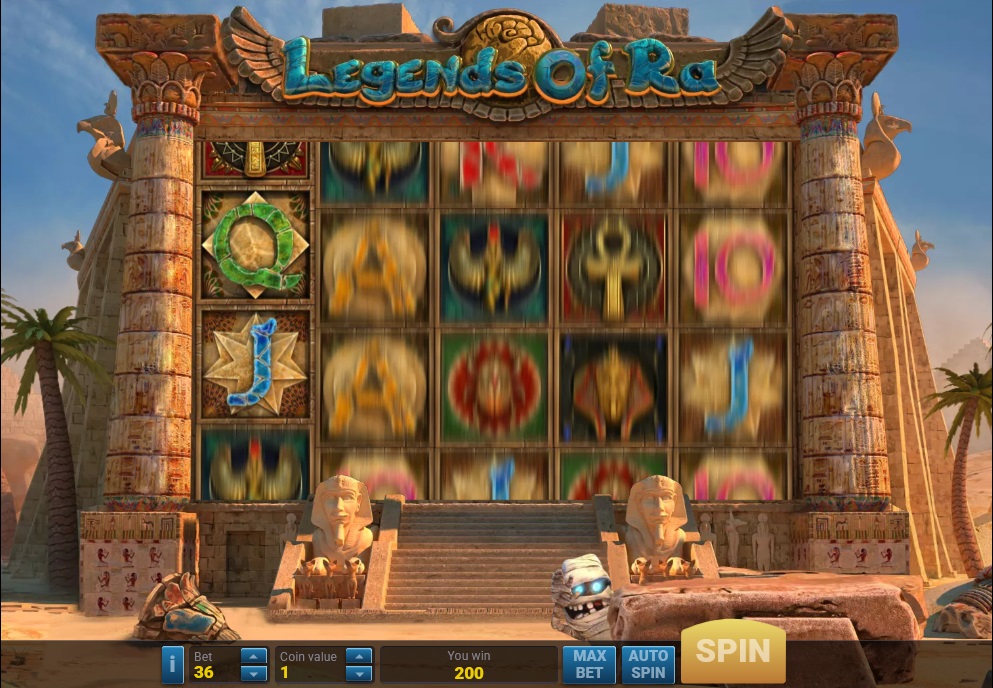The height and width of the screenshot is (688, 993).
Task: Increase the Bet with the up arrow
Action: click(255, 656)
